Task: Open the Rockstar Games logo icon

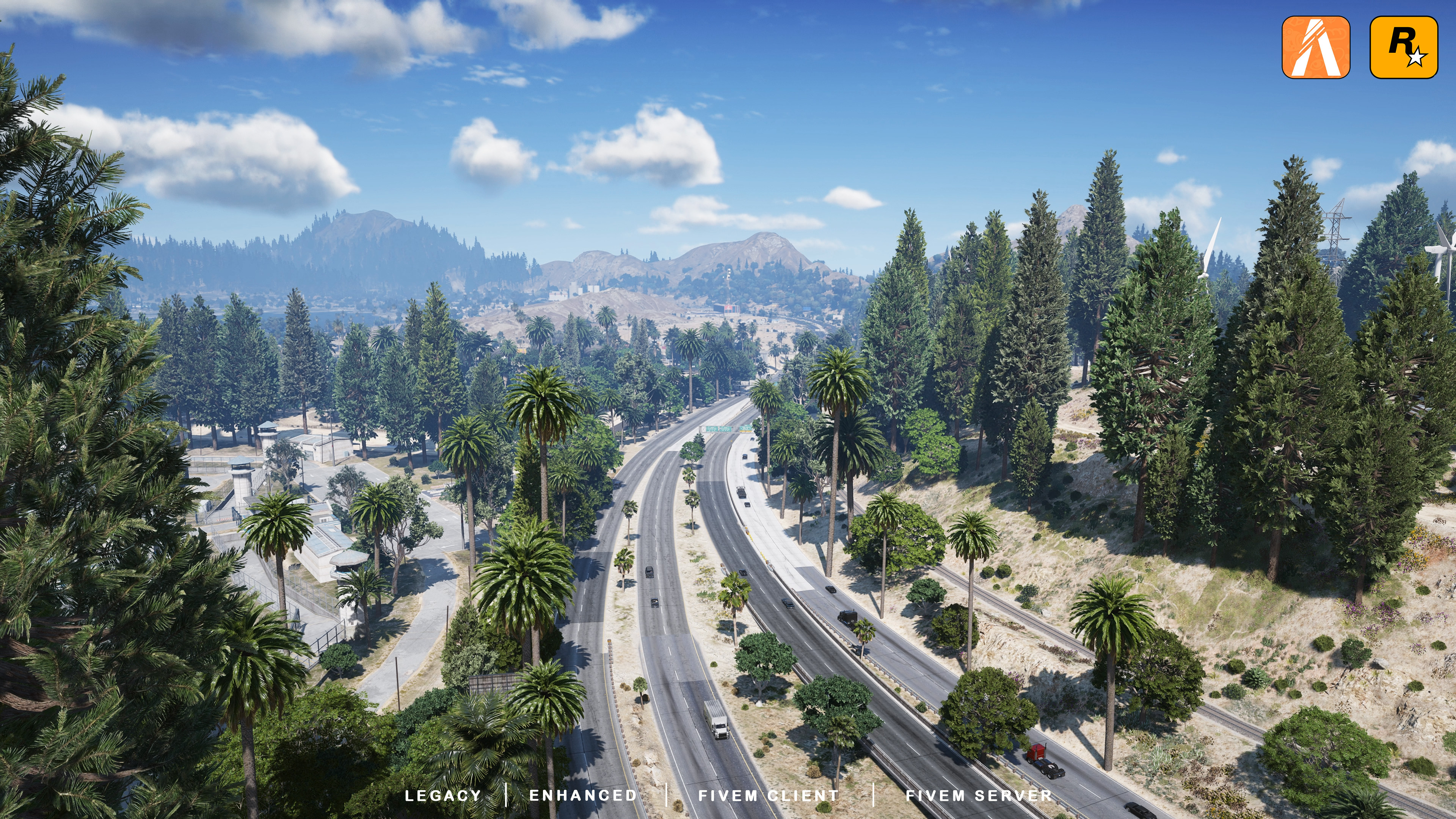Action: (x=1403, y=47)
